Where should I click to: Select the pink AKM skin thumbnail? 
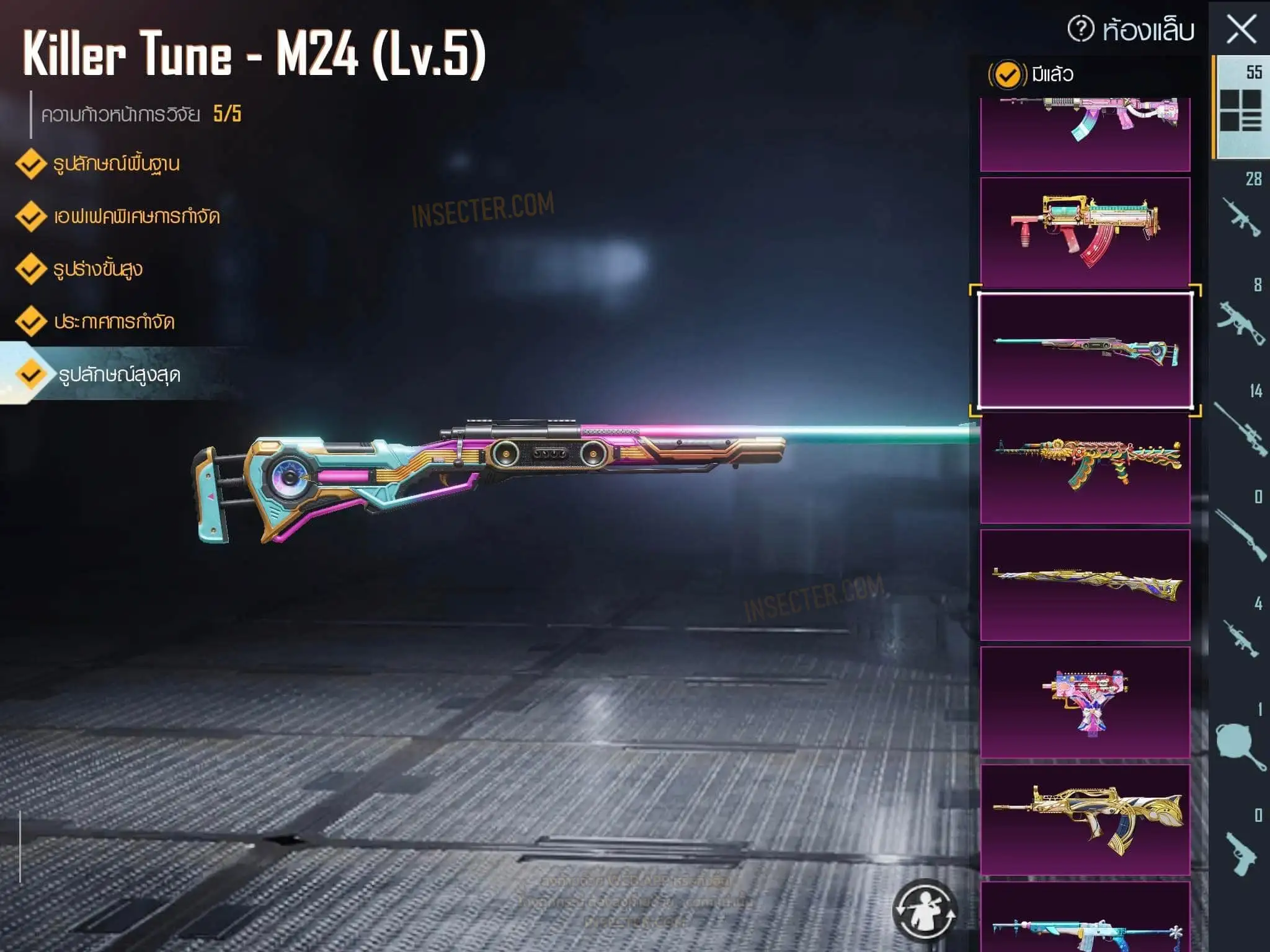(1085, 133)
